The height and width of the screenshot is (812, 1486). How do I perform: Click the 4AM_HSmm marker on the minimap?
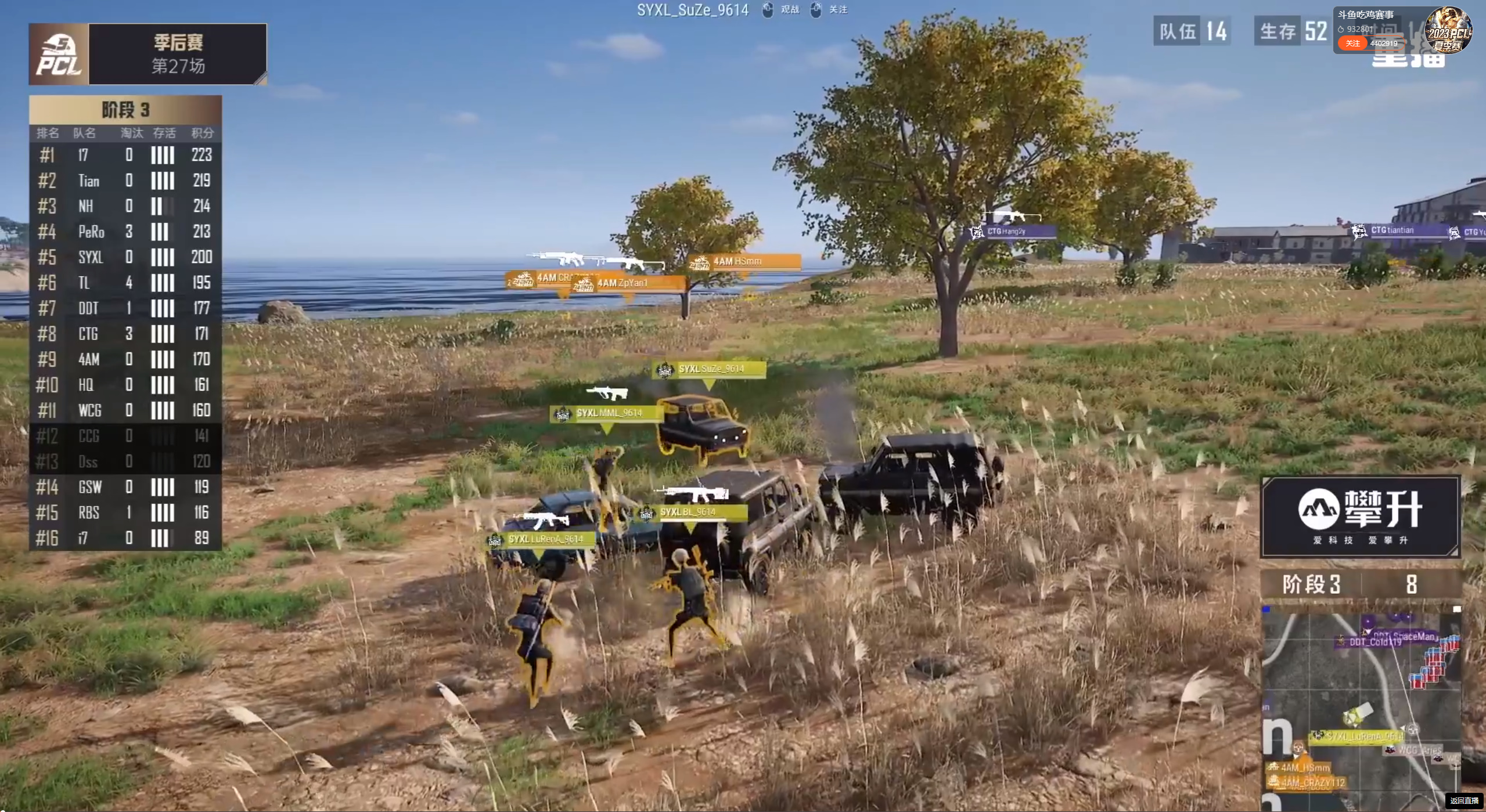pyautogui.click(x=1304, y=767)
